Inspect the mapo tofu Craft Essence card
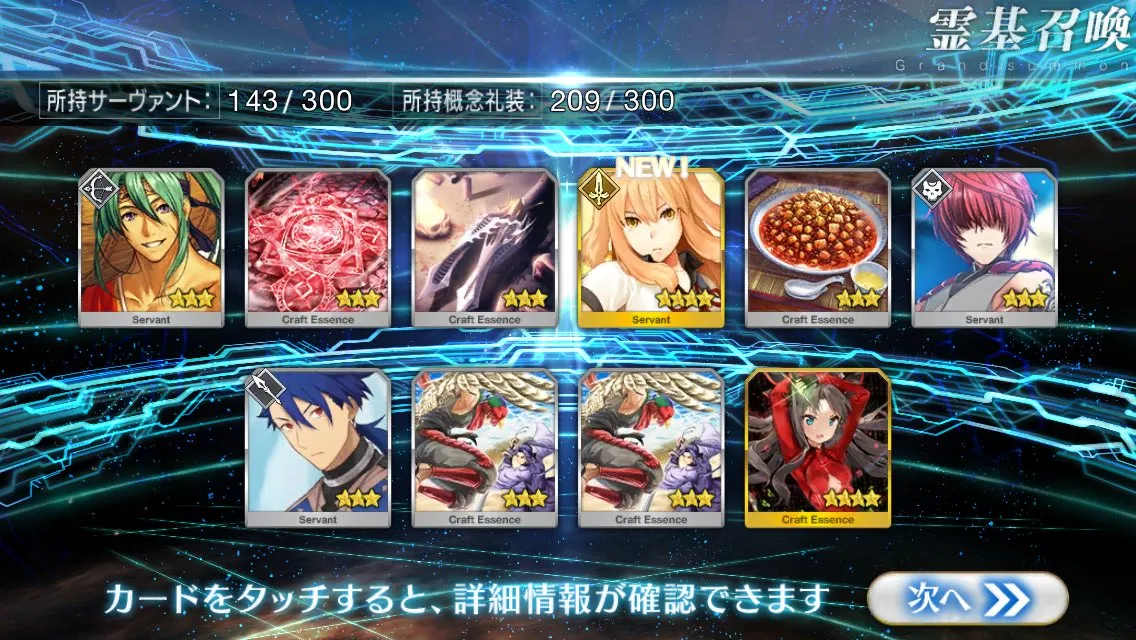Image resolution: width=1136 pixels, height=640 pixels. tap(817, 248)
